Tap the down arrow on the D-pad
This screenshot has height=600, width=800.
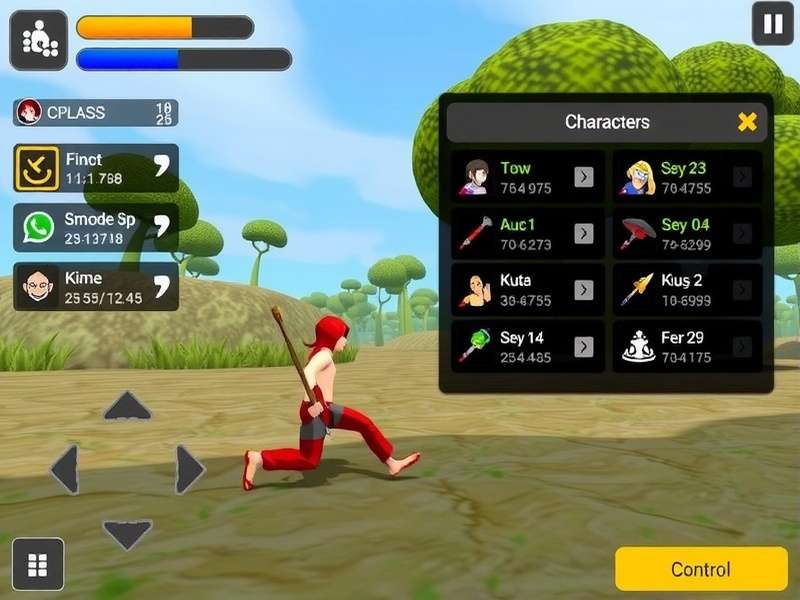click(127, 533)
